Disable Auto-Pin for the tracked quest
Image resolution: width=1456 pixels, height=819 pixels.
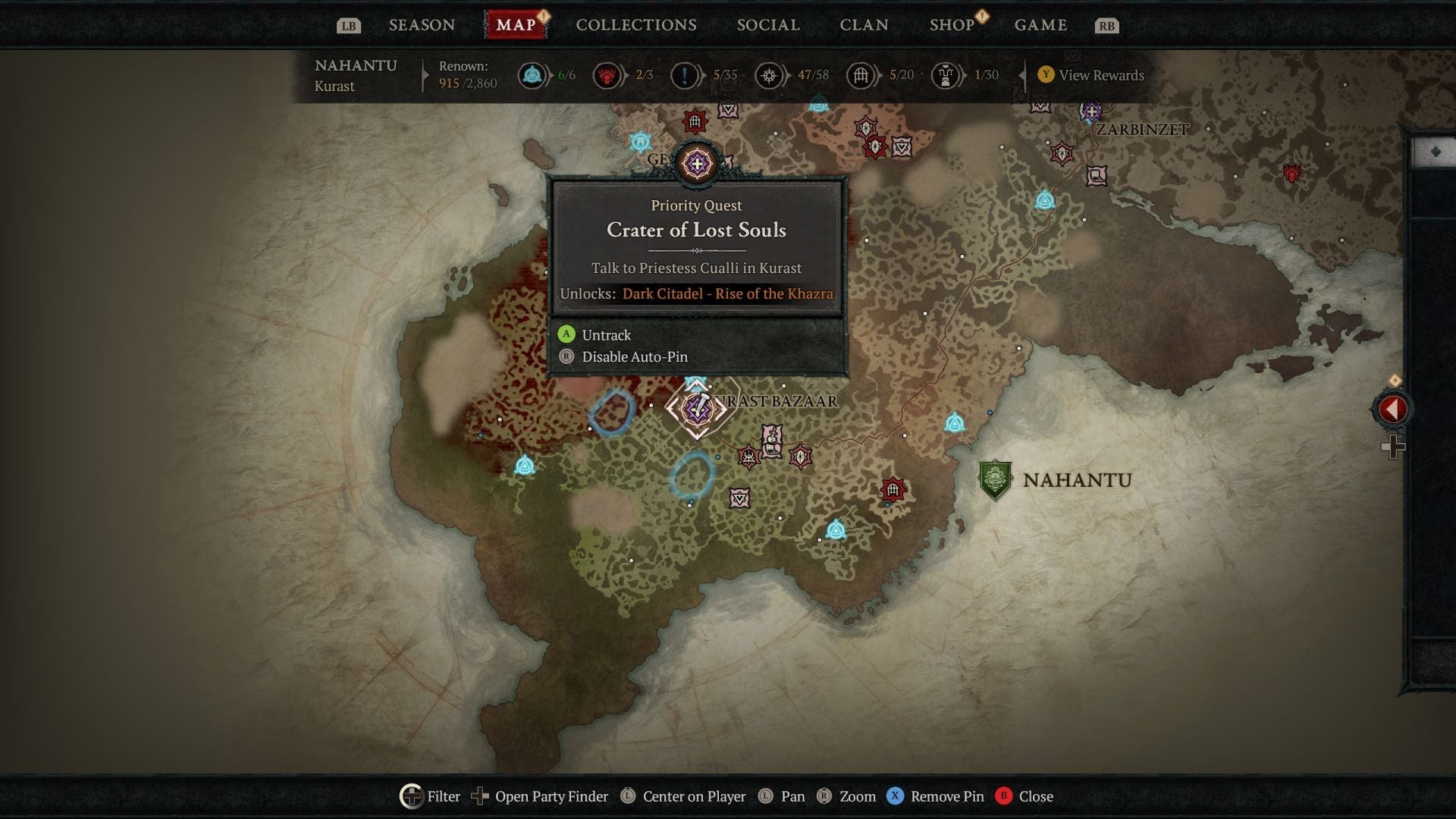pos(634,356)
